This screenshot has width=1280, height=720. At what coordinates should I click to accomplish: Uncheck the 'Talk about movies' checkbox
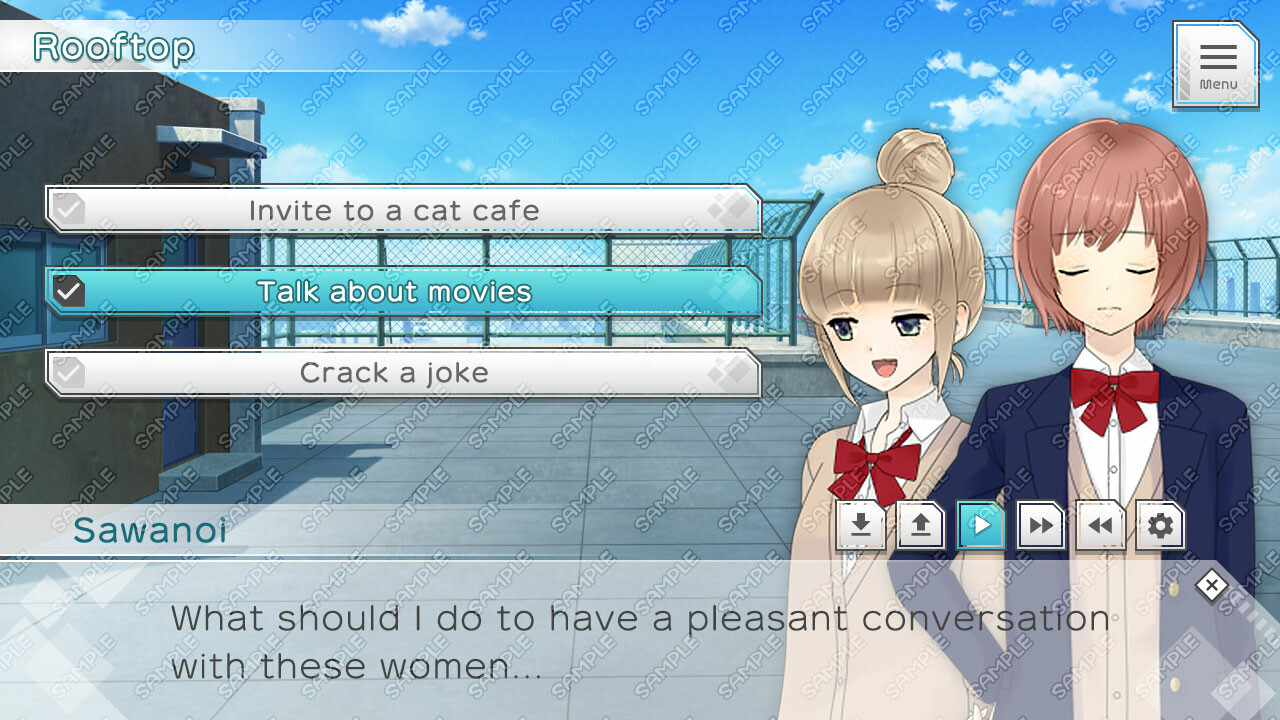point(67,291)
